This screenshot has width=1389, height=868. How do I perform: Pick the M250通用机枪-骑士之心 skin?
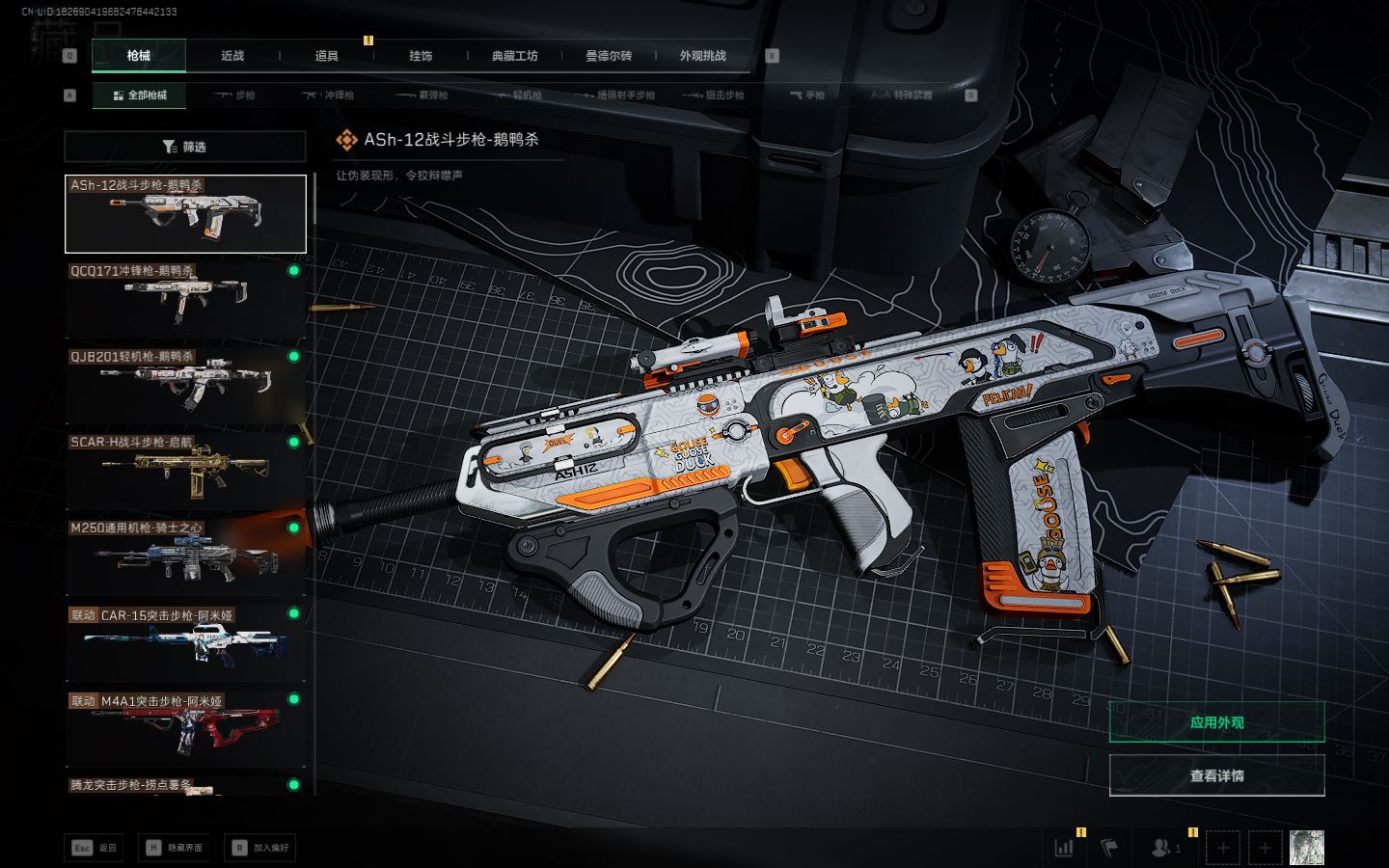185,556
